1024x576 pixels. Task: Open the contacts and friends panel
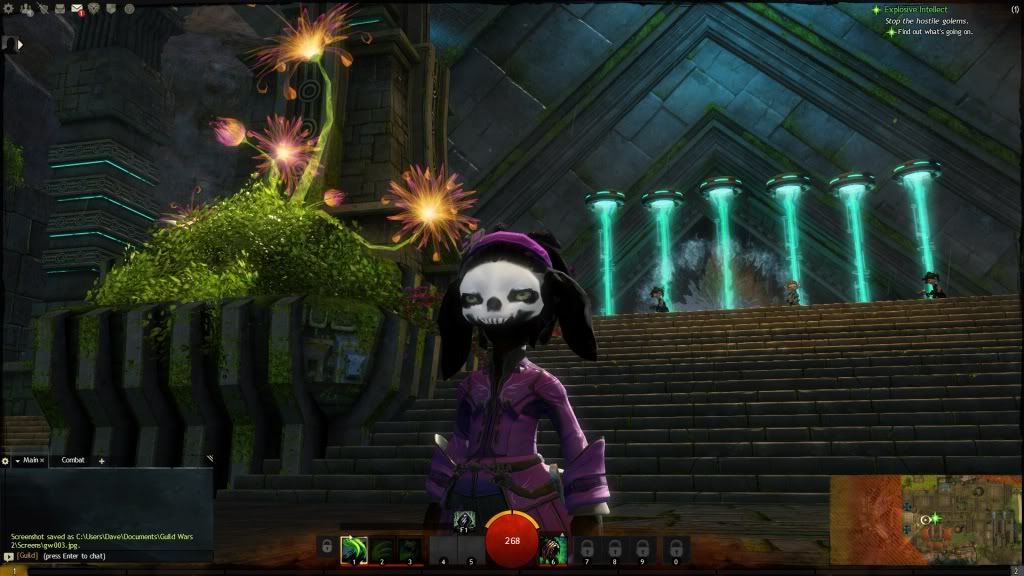(x=26, y=9)
